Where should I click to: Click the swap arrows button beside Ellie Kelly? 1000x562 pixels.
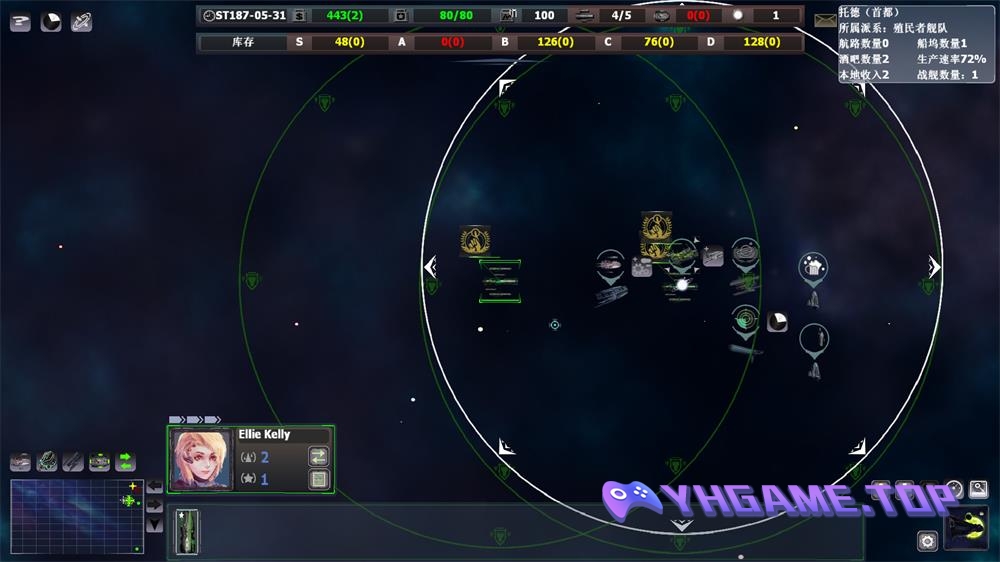tap(319, 456)
